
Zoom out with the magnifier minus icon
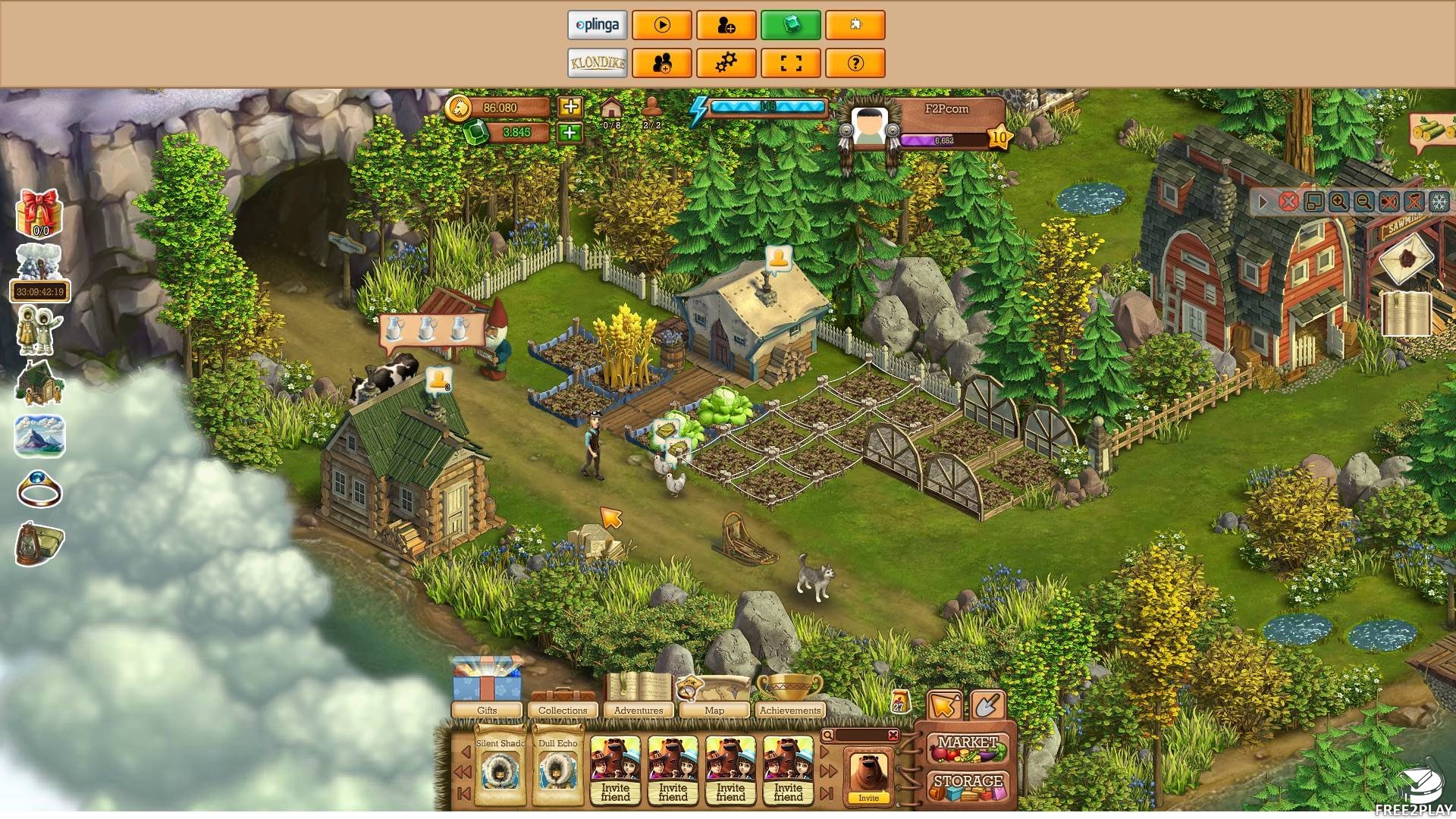1363,202
